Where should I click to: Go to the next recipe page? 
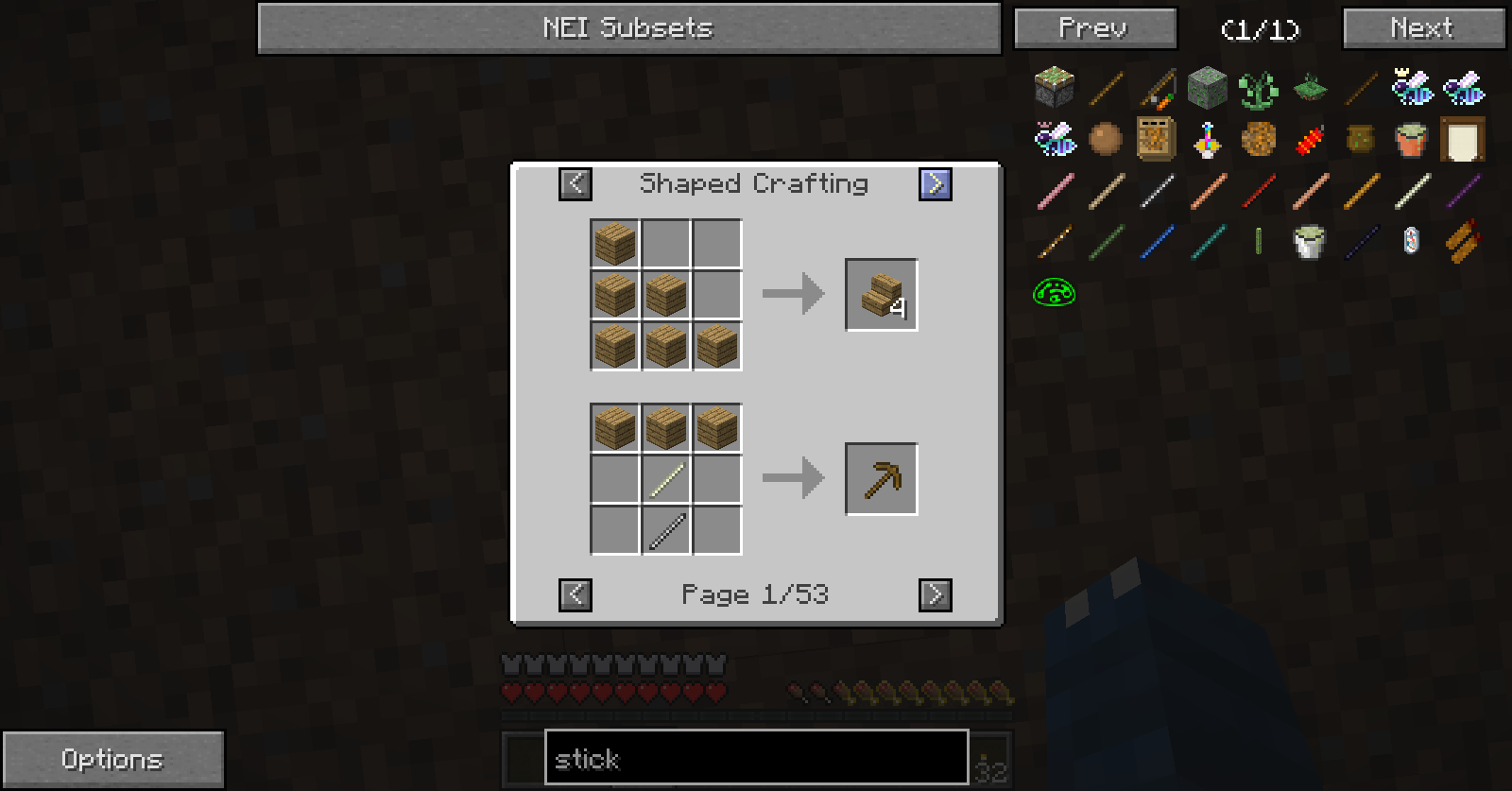[936, 594]
